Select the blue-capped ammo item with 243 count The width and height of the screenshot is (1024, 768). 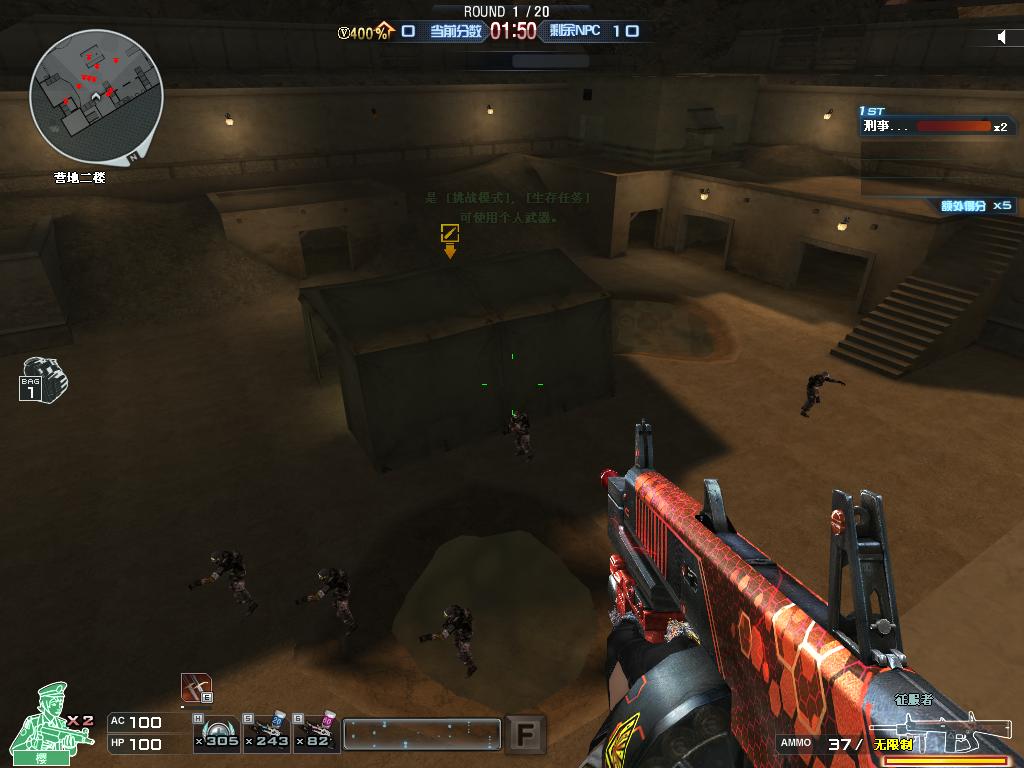266,732
